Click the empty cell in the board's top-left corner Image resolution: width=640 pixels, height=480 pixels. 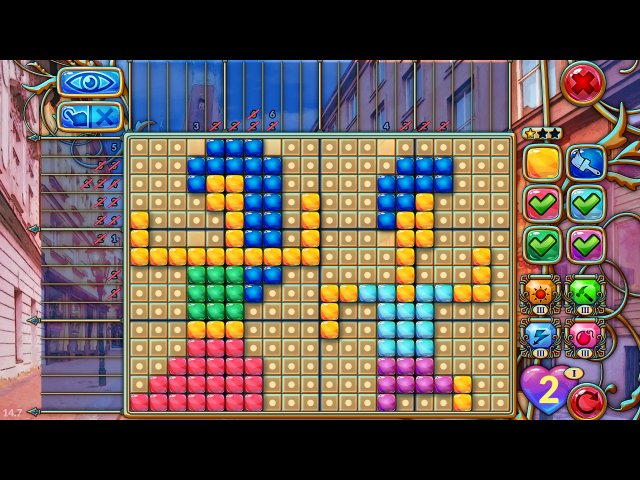(140, 147)
